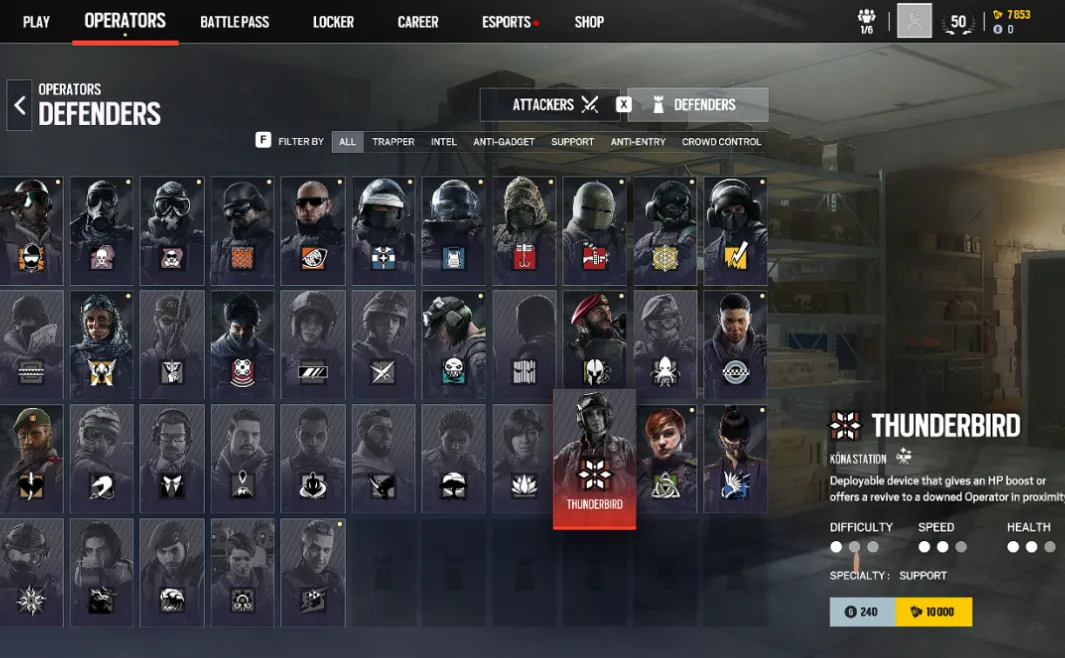Go to the Career tab
The width and height of the screenshot is (1065, 658).
tap(418, 22)
